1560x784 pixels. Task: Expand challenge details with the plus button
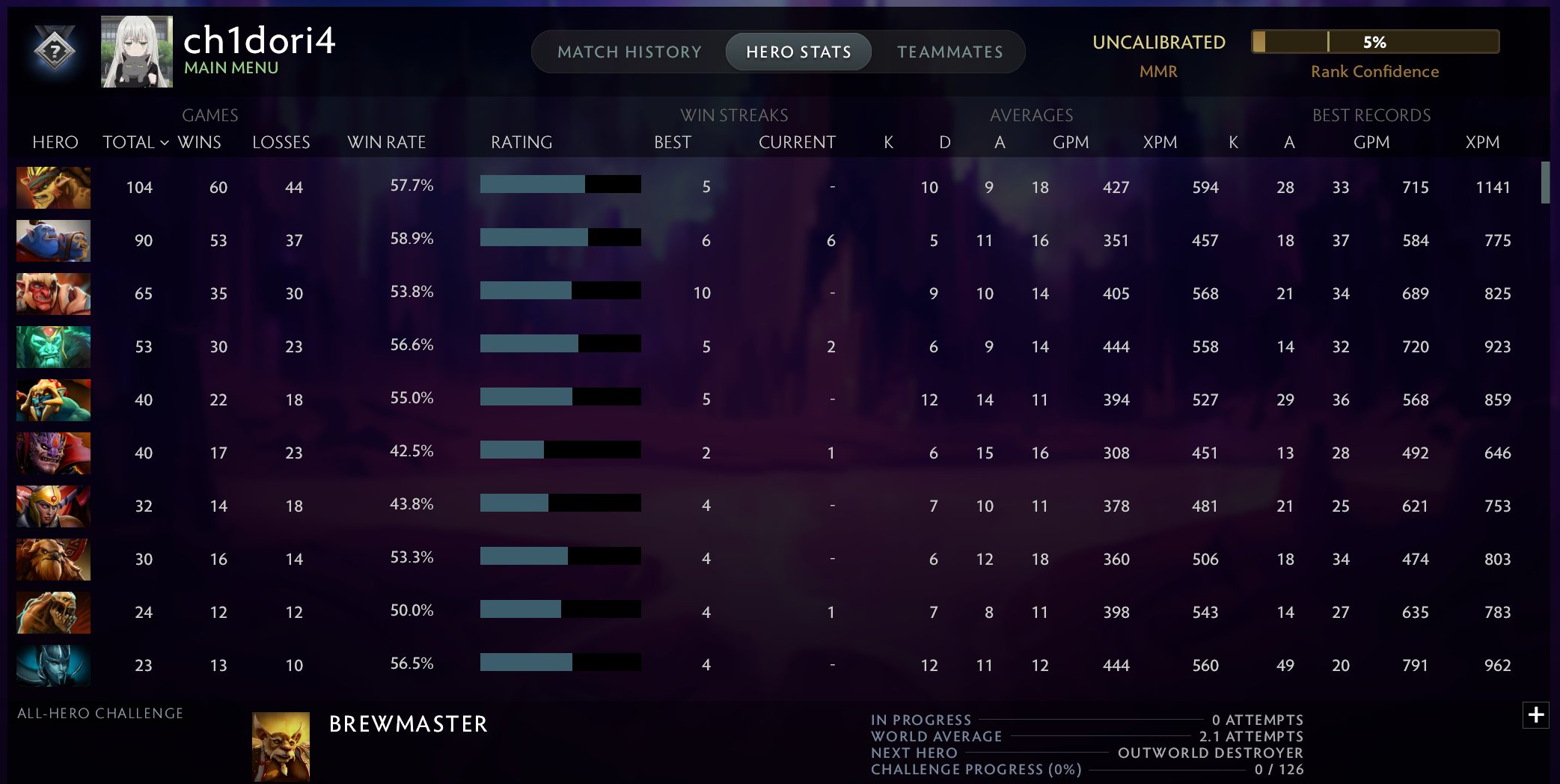[1537, 717]
